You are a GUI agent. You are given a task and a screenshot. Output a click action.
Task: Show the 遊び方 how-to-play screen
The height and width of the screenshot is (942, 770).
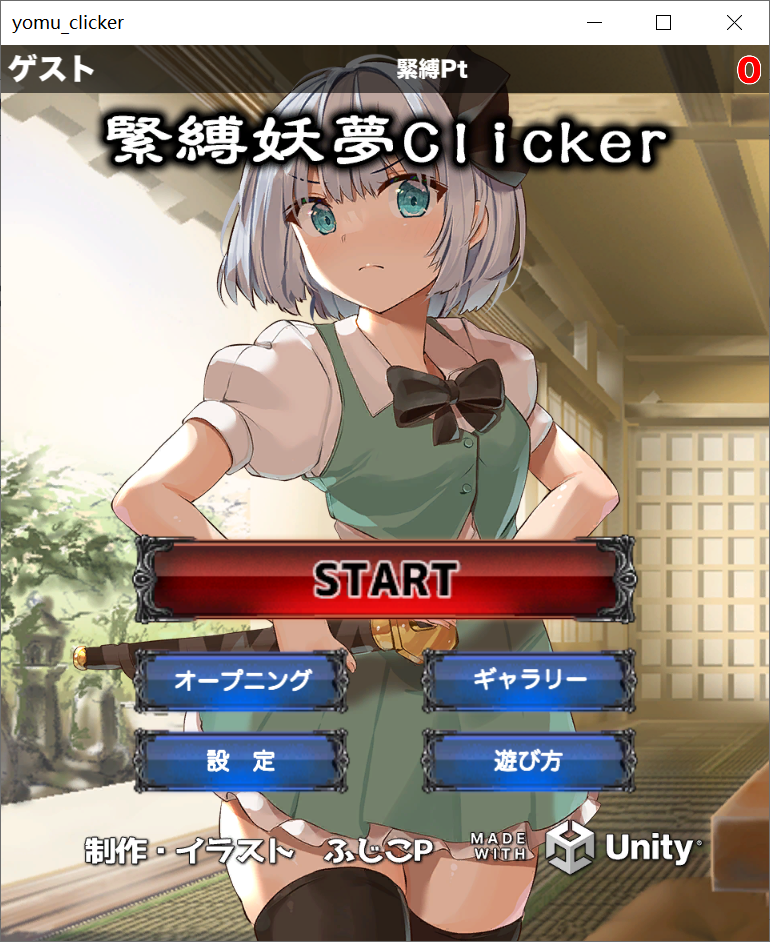pos(530,761)
